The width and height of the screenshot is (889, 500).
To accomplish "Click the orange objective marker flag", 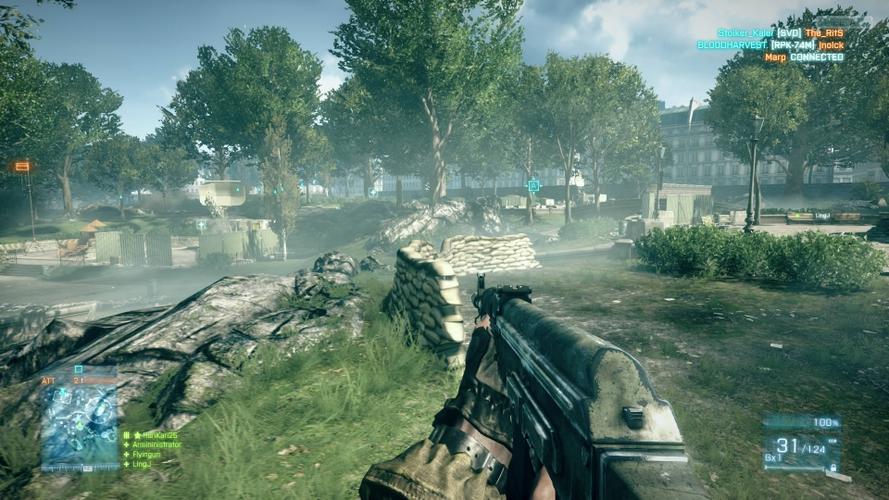I will [22, 166].
